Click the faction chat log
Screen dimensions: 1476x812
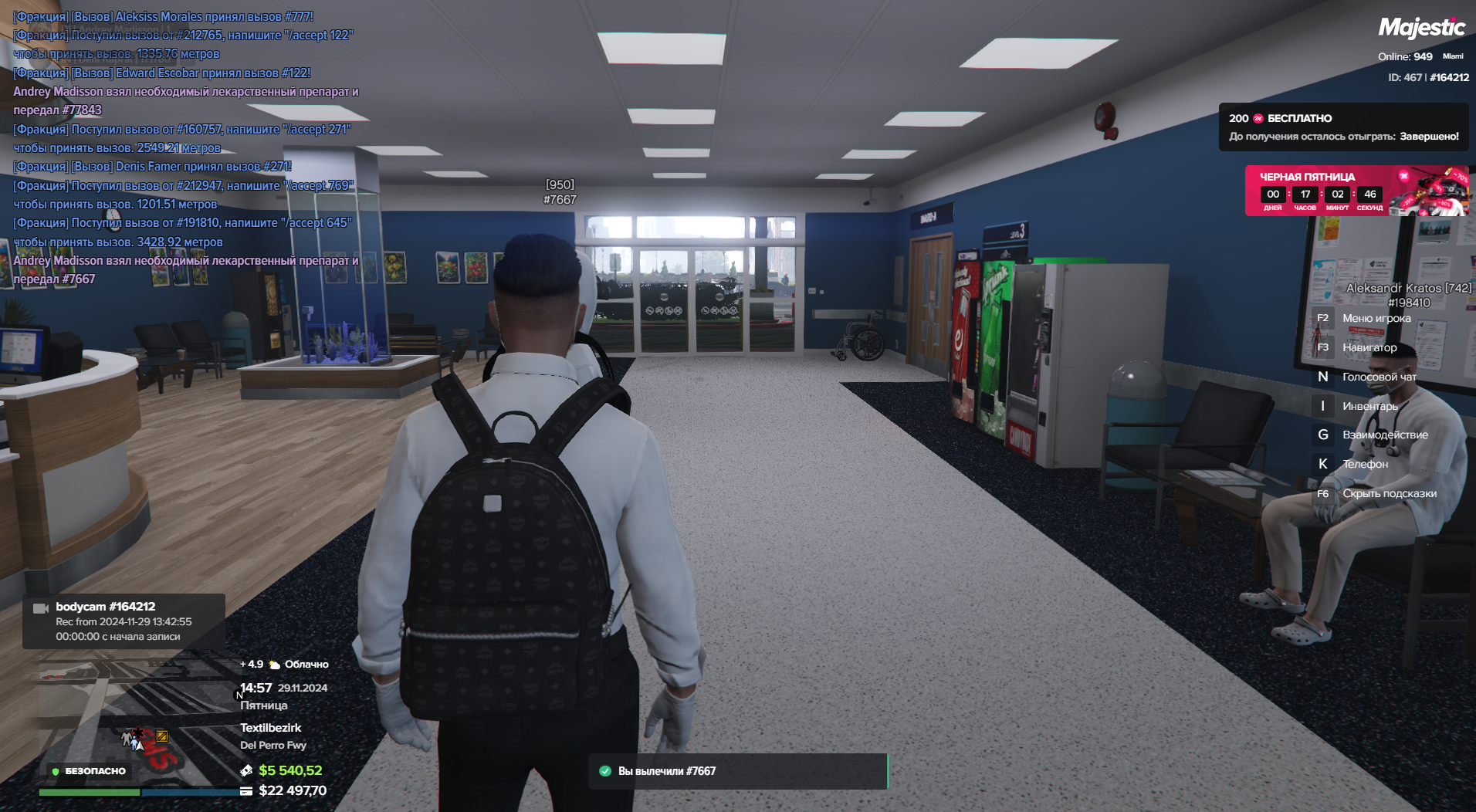coord(185,147)
